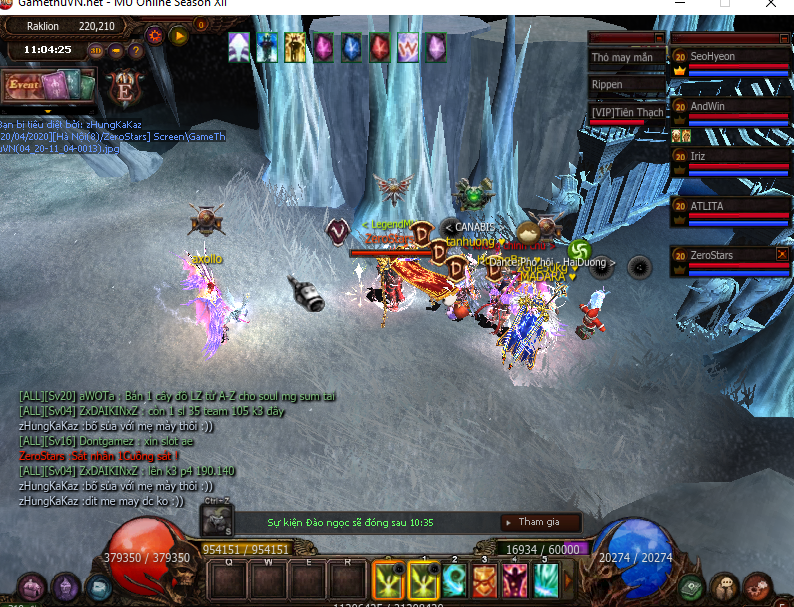Click the pink W buff icon
This screenshot has height=607, width=794.
(407, 47)
